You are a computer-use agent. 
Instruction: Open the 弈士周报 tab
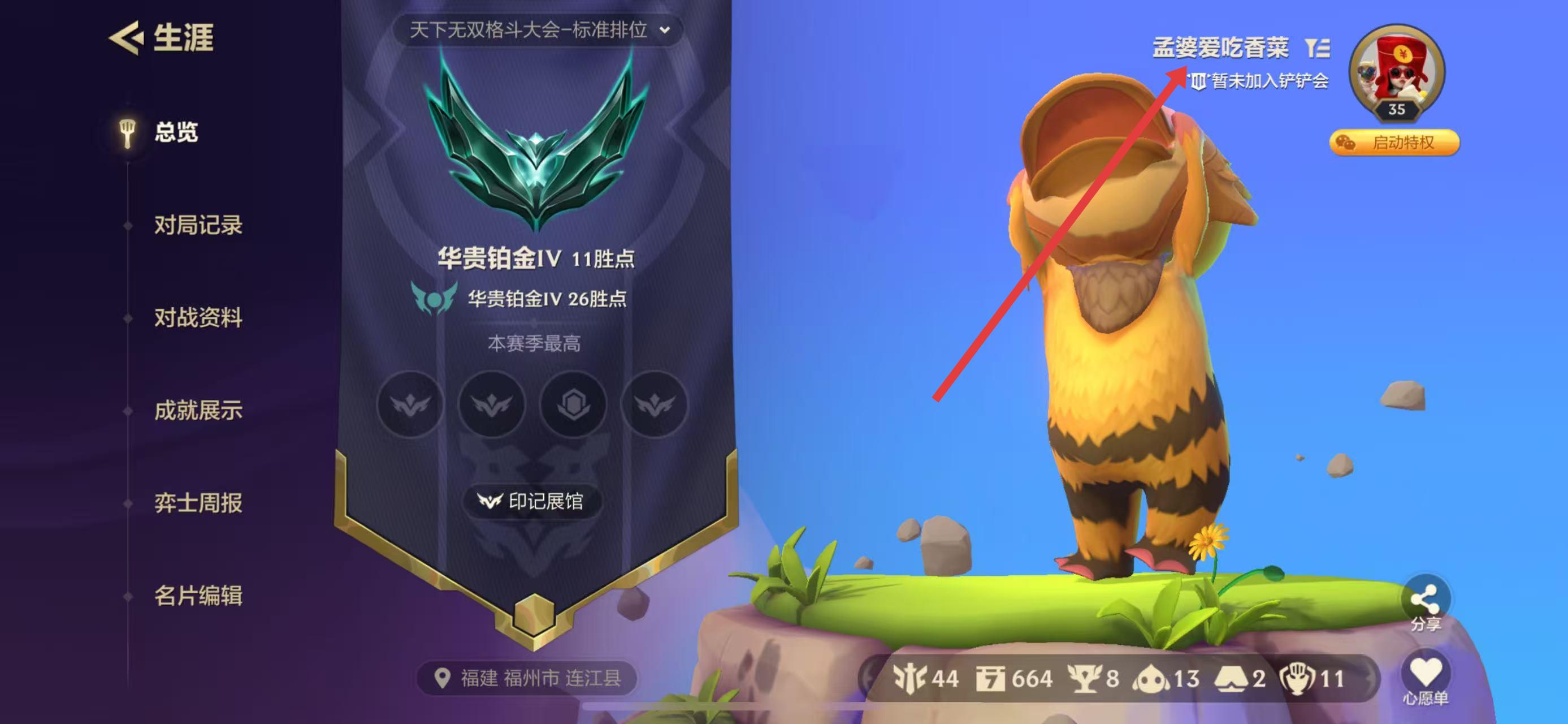198,503
